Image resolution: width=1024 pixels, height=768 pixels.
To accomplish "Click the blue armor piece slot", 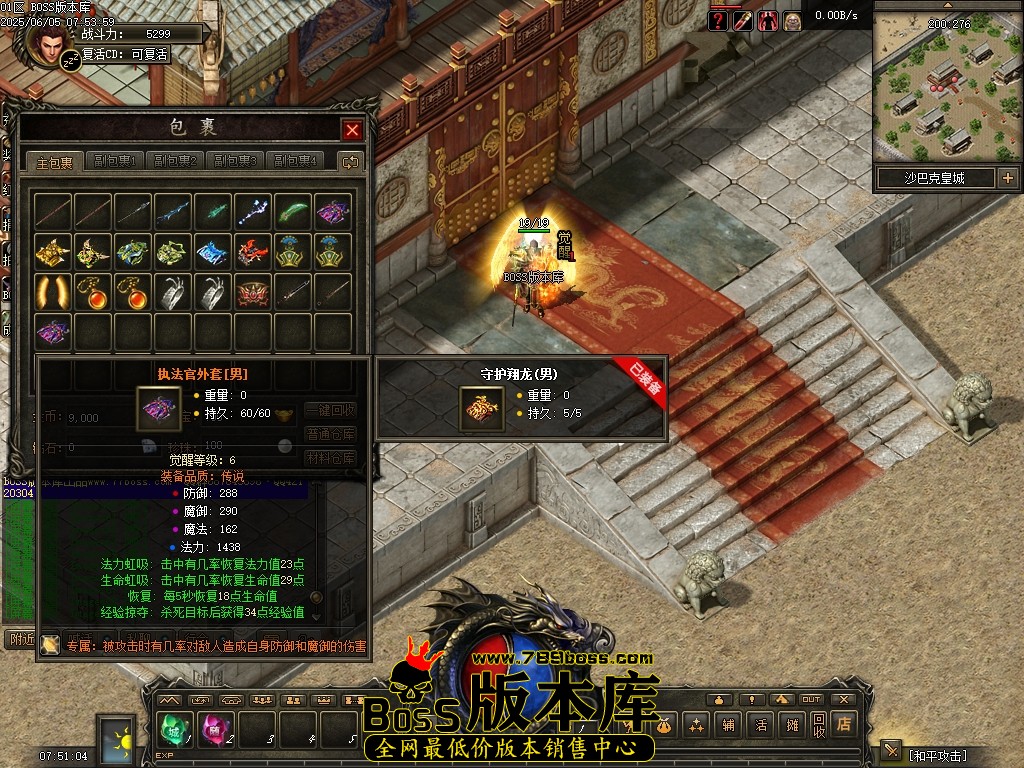I will point(213,251).
